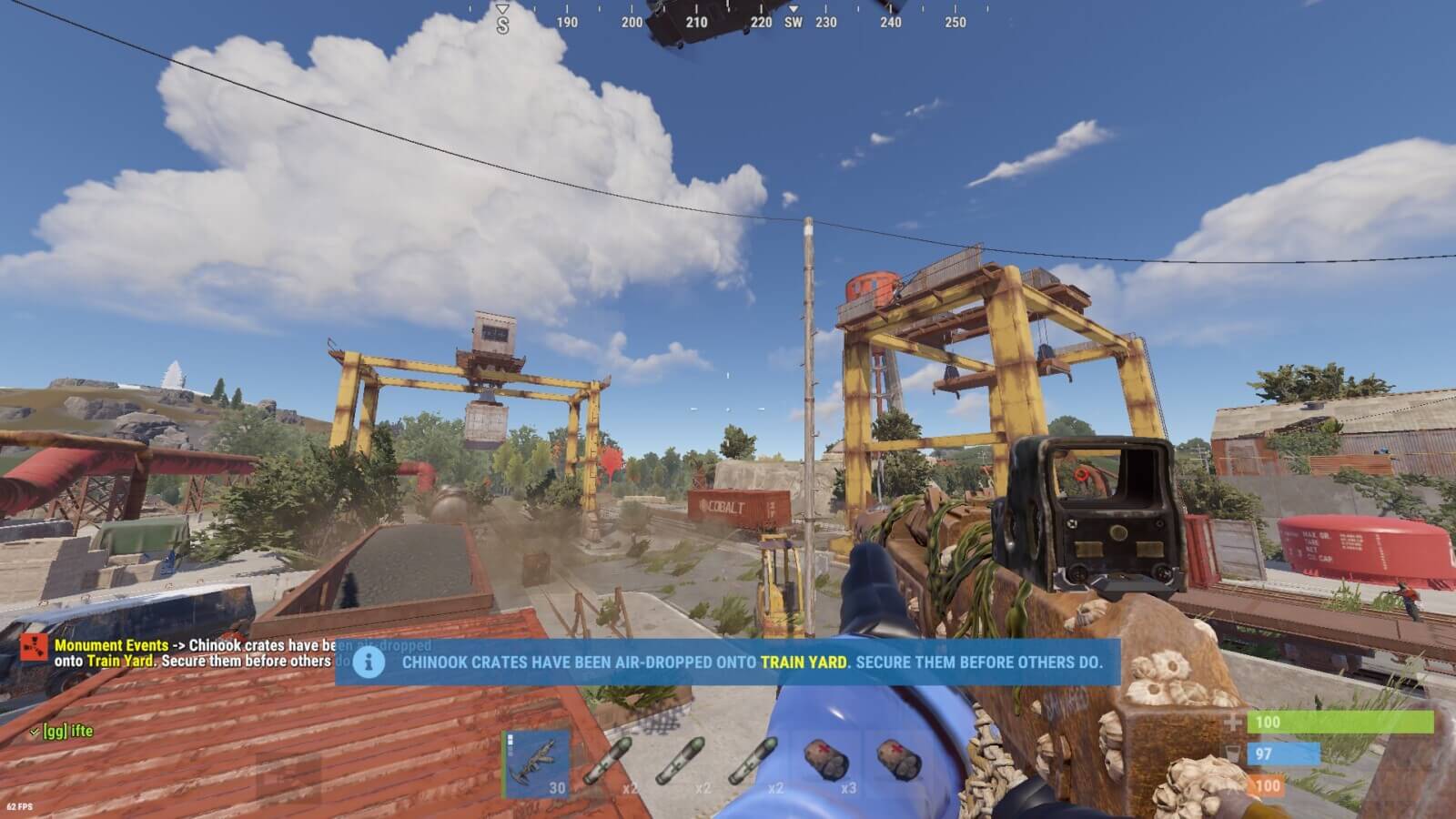
Task: Click the SW marker on the compass
Action: coord(794,22)
